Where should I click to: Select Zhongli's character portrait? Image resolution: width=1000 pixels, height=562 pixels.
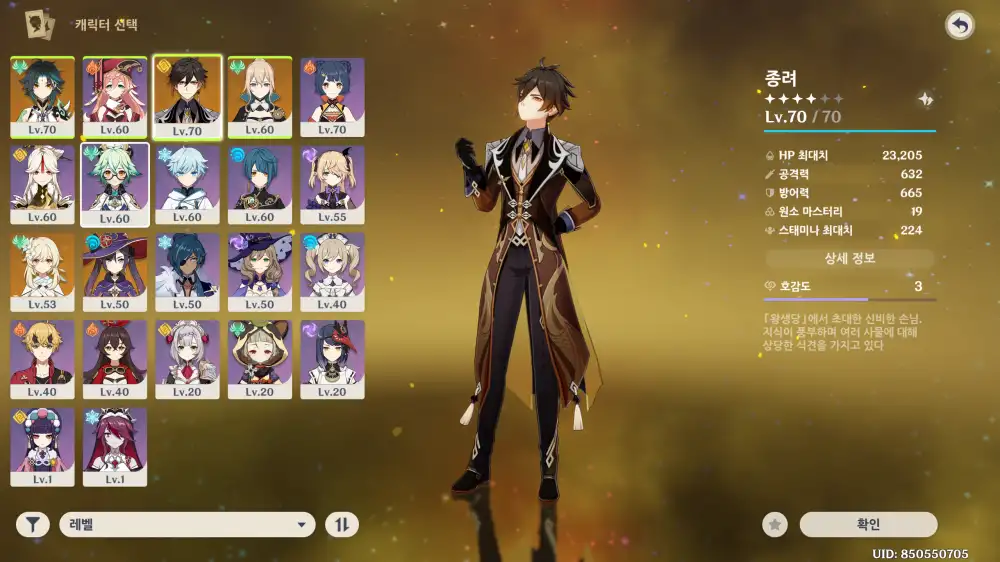point(187,96)
